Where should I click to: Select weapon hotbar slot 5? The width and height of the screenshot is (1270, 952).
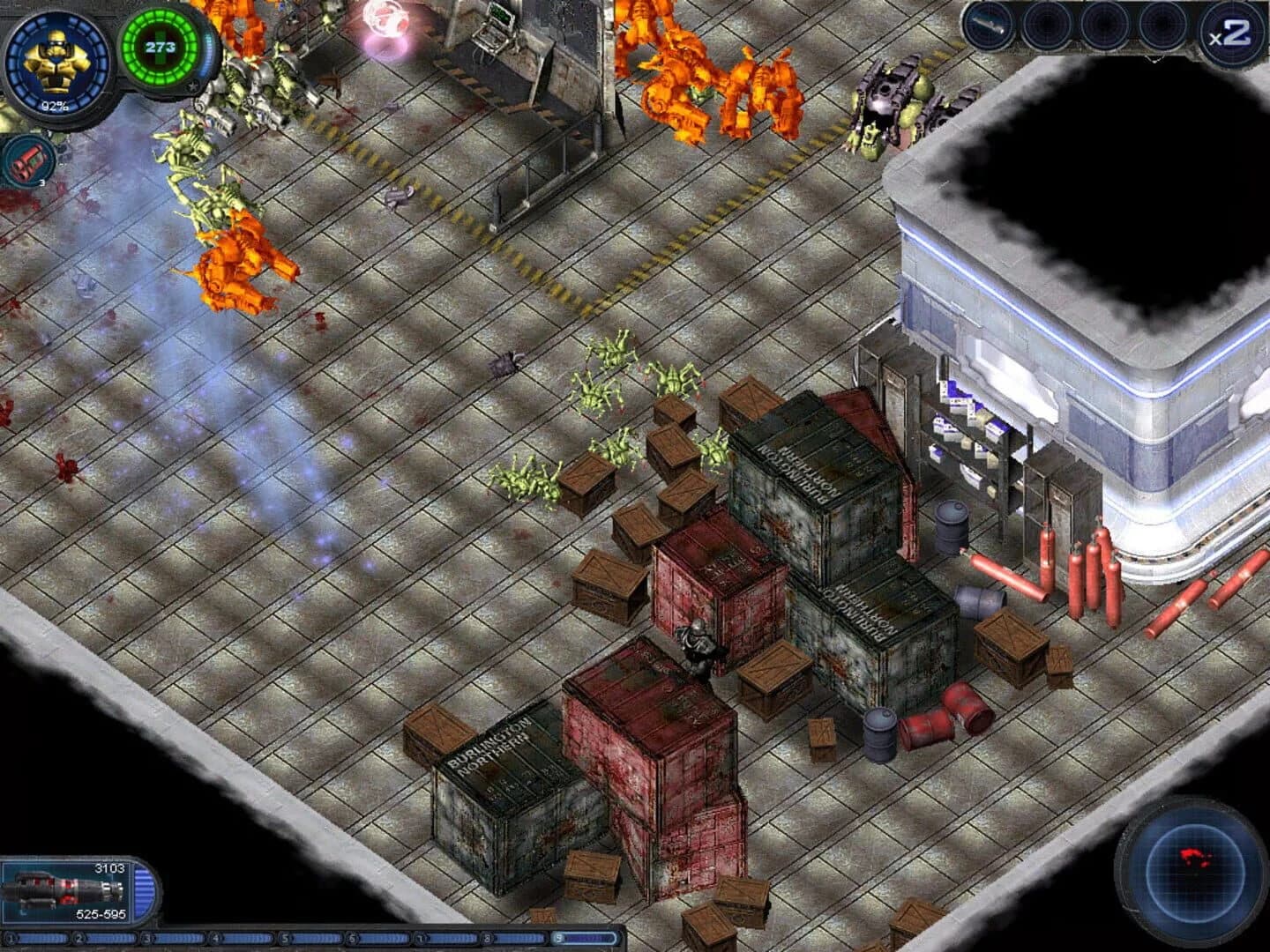285,937
